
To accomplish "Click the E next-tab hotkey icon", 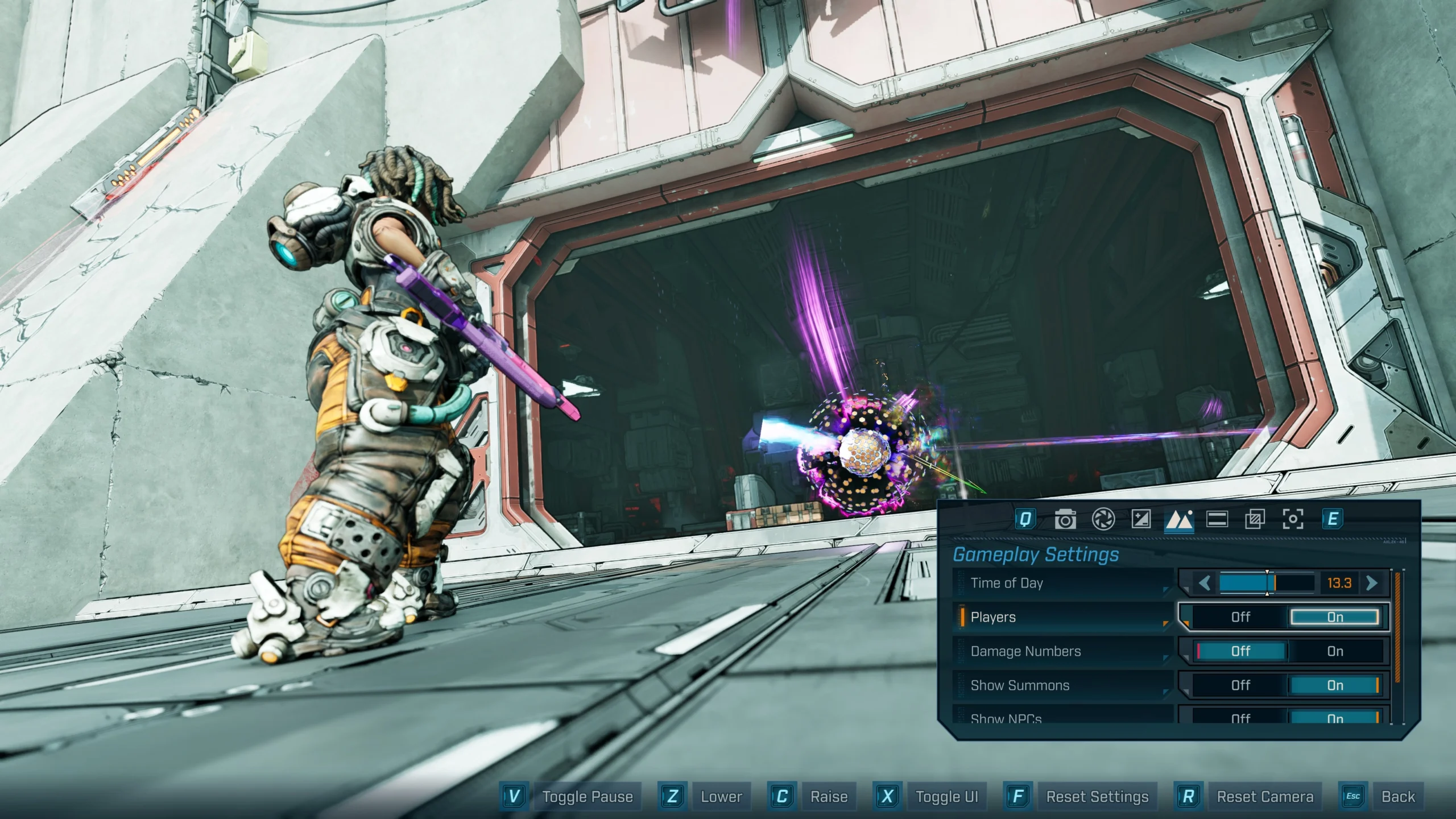I will point(1331,520).
